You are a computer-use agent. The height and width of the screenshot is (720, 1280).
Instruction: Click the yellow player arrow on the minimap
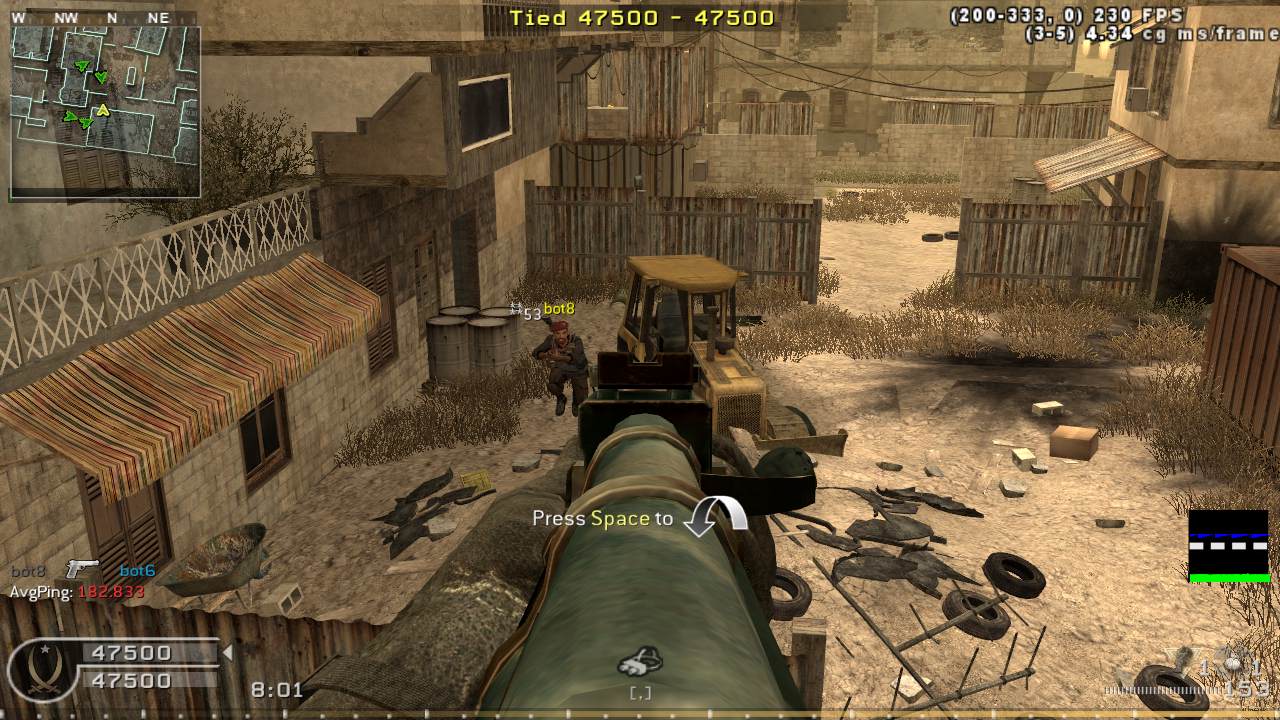(x=102, y=110)
